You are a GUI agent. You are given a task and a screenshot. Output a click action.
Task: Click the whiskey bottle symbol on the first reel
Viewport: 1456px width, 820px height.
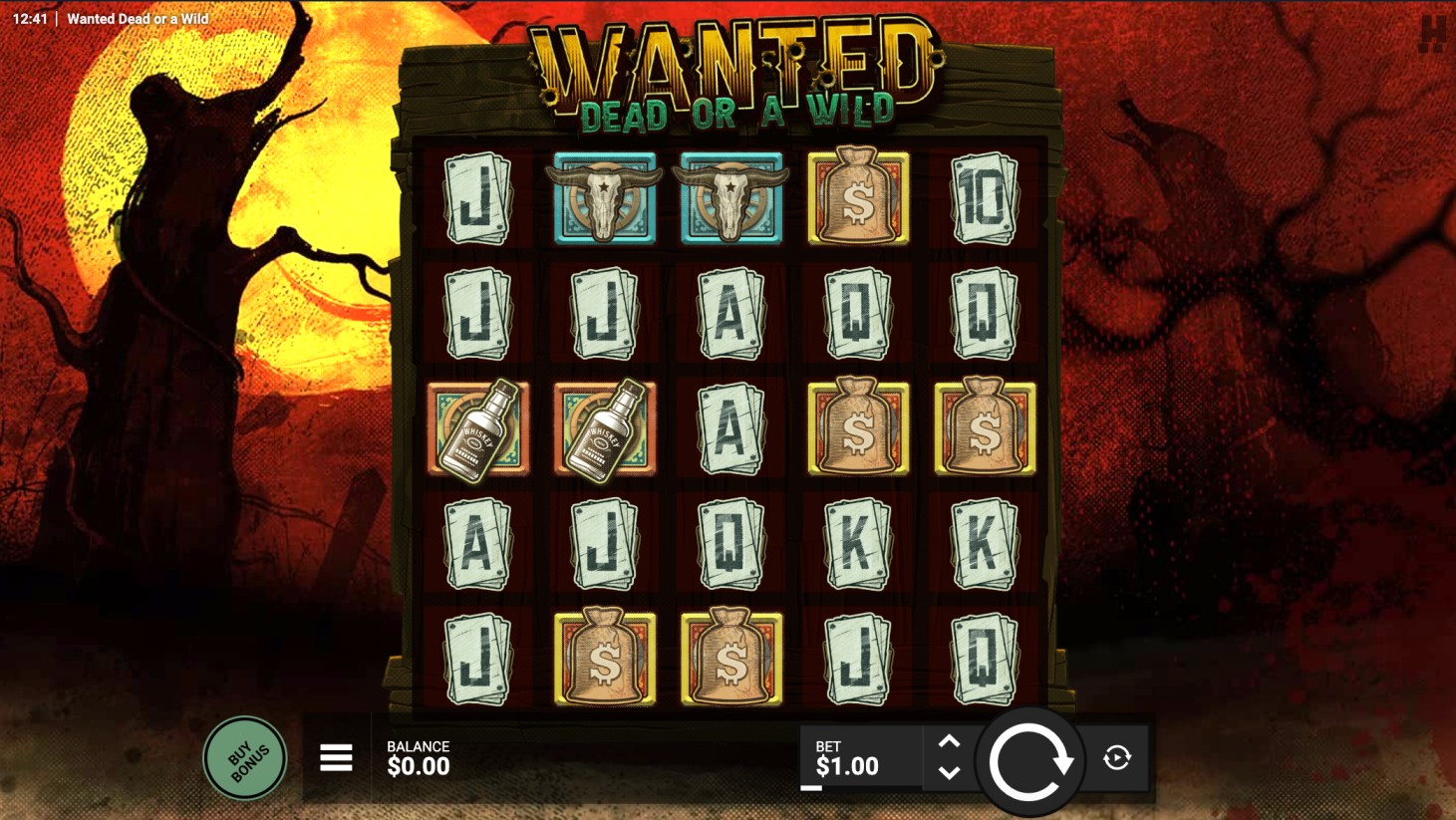pyautogui.click(x=478, y=430)
